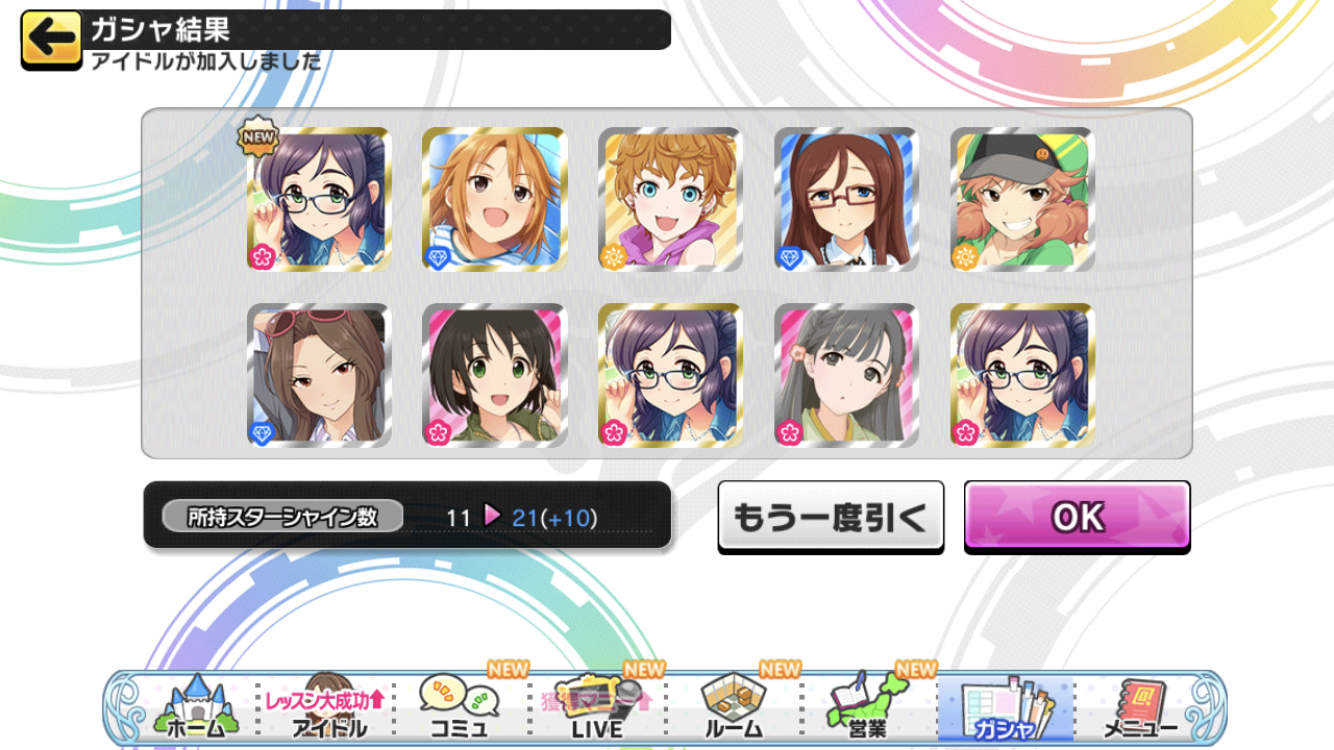Pick the short black-haired green-eyed idol
1334x750 pixels.
click(x=495, y=376)
